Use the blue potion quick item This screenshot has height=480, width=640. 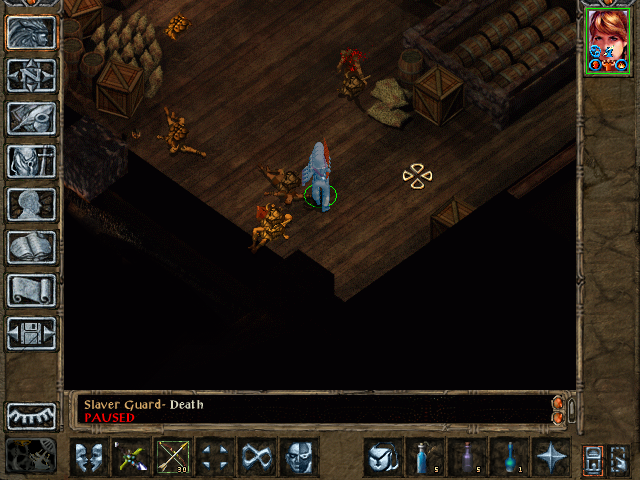point(423,457)
